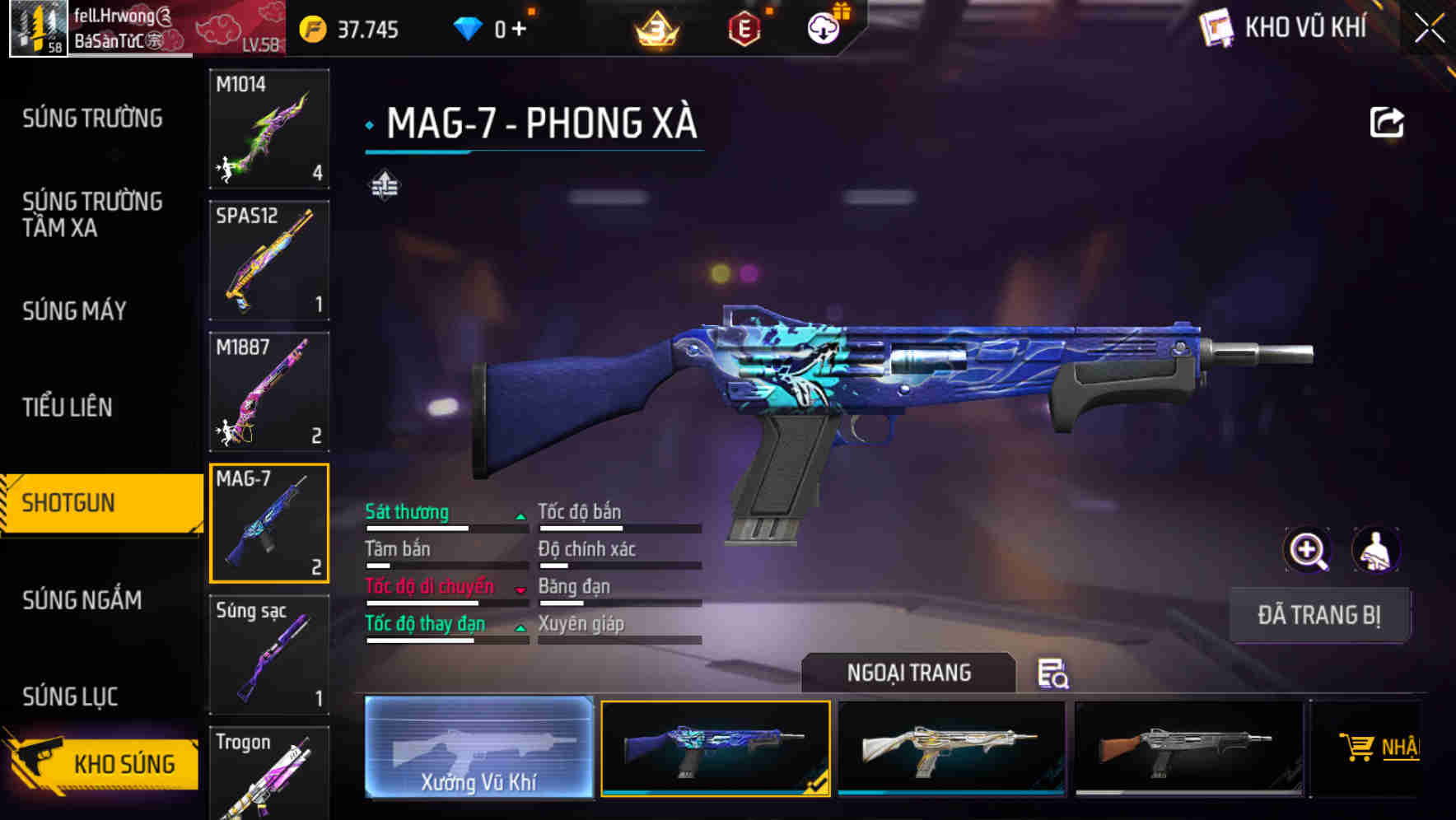
Task: Open the share icon at top right
Action: point(1388,121)
